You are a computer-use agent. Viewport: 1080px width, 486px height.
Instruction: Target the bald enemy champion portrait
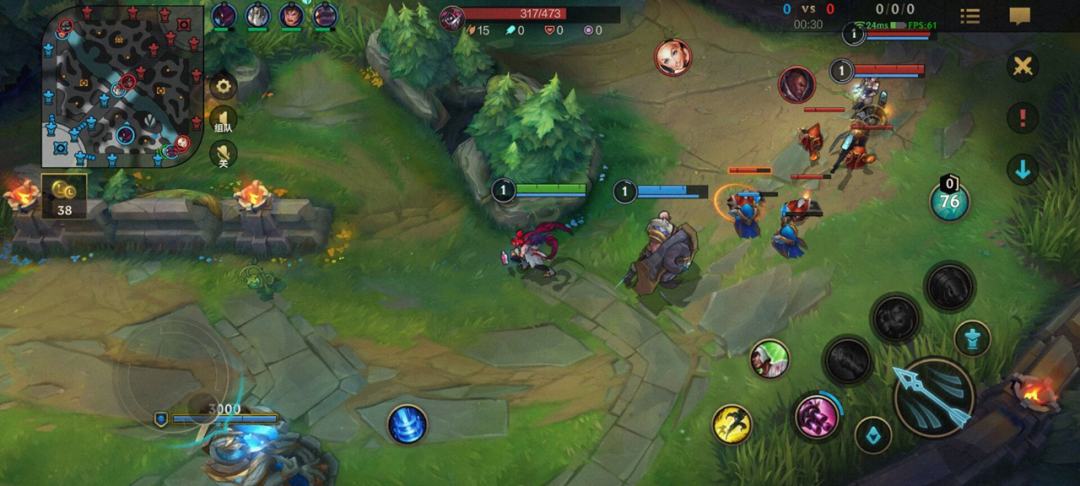click(796, 84)
